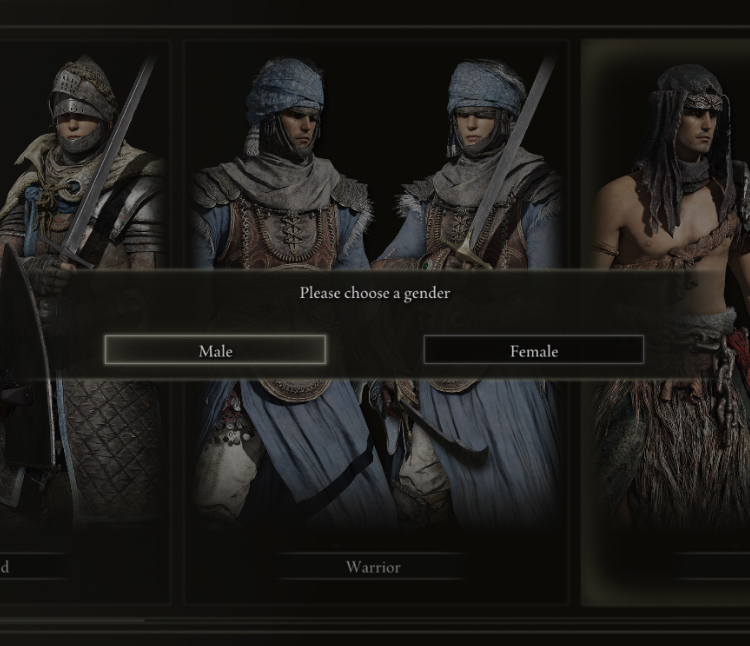Choose the Male gender option
The height and width of the screenshot is (646, 750).
tap(215, 350)
